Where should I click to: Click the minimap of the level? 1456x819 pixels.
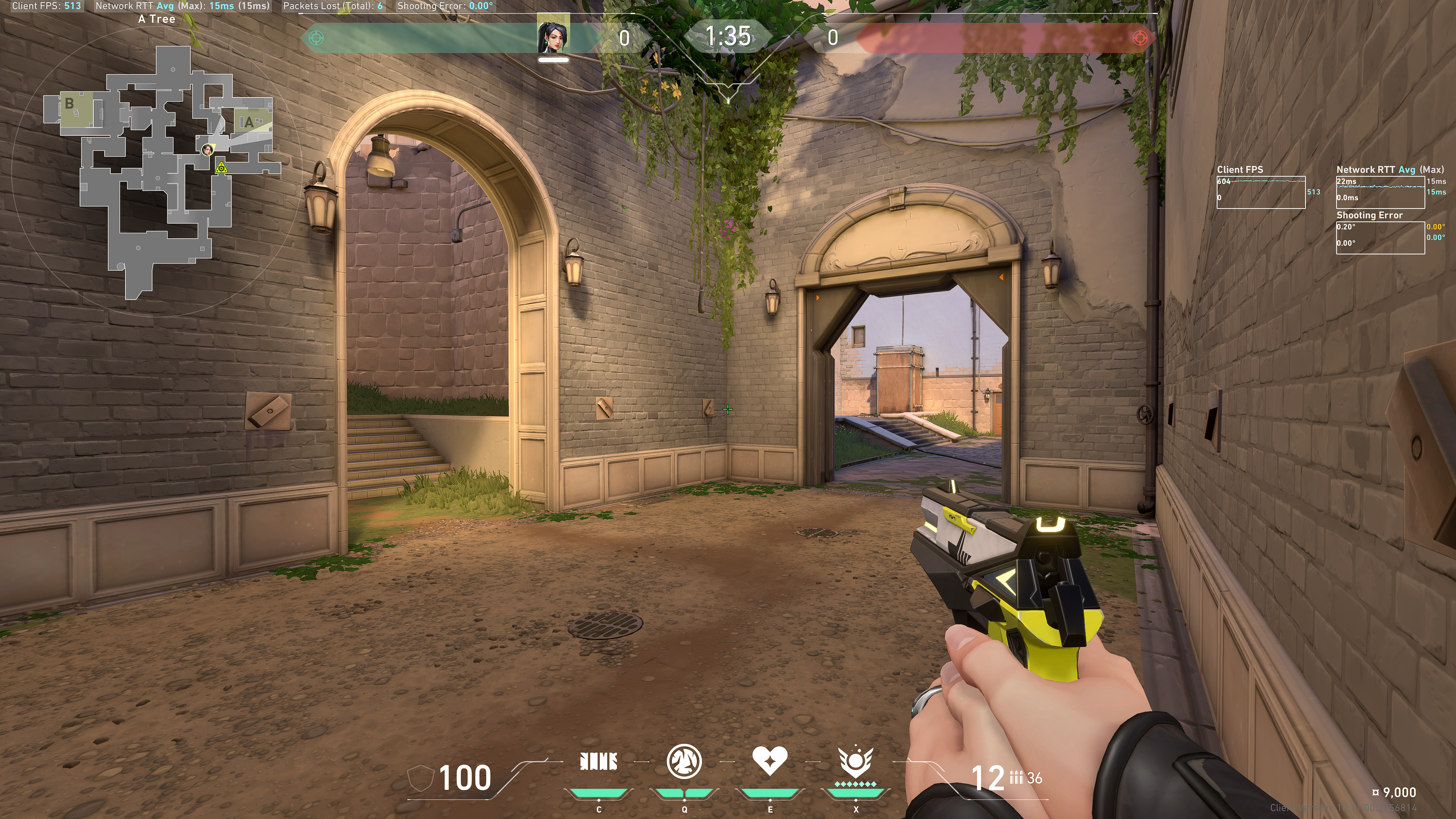click(x=158, y=169)
